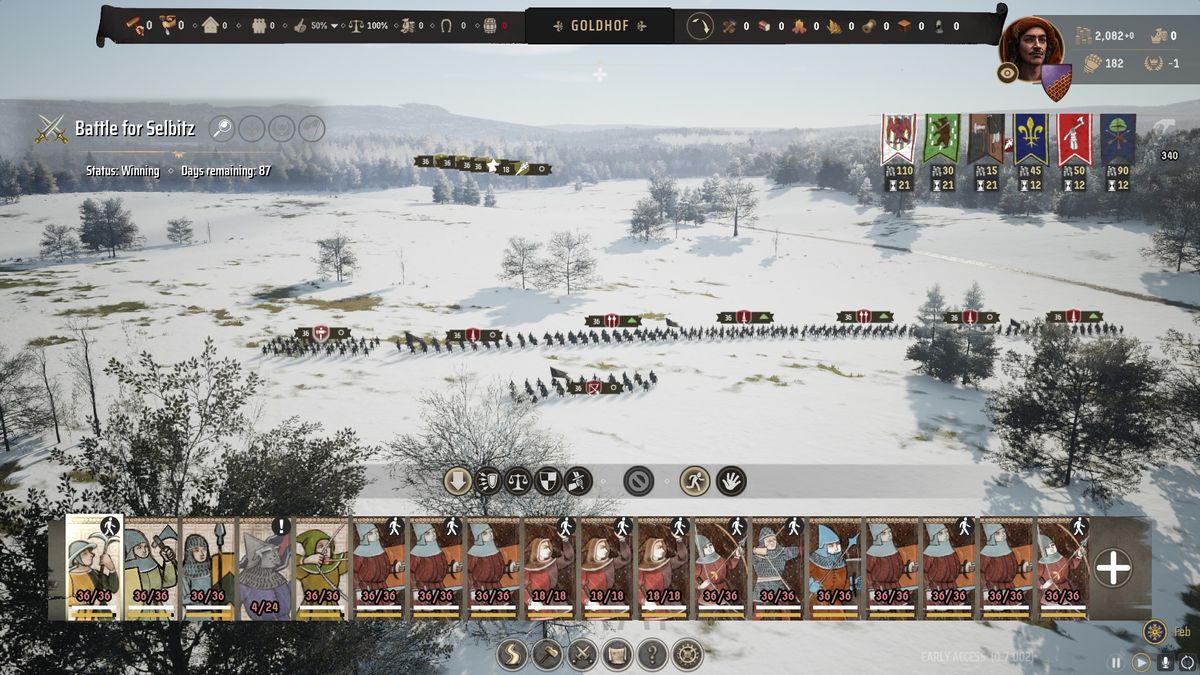Choose the balanced scales stance
Viewport: 1200px width, 675px height.
[x=518, y=481]
